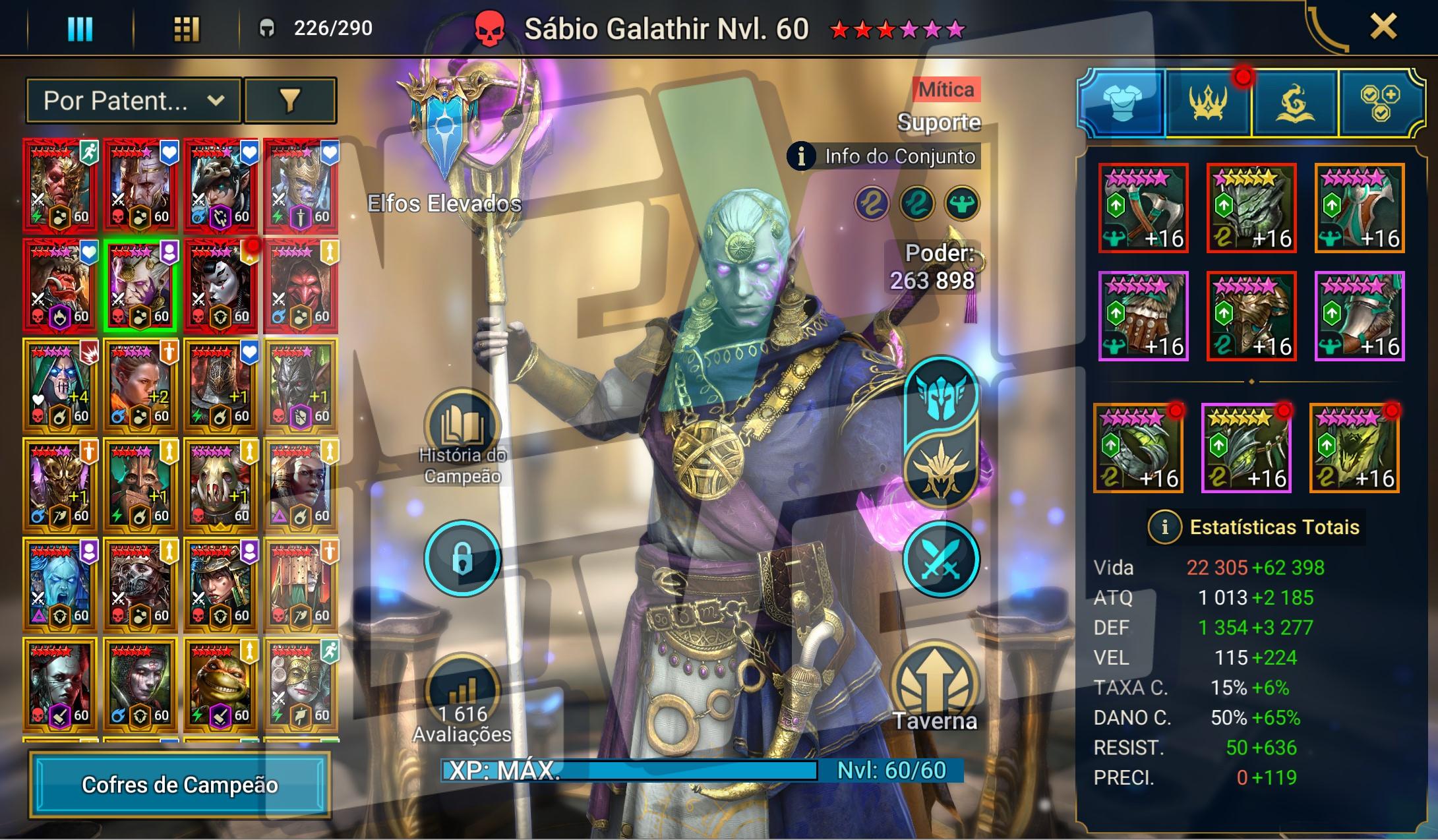Open the champion filter funnel

(290, 101)
